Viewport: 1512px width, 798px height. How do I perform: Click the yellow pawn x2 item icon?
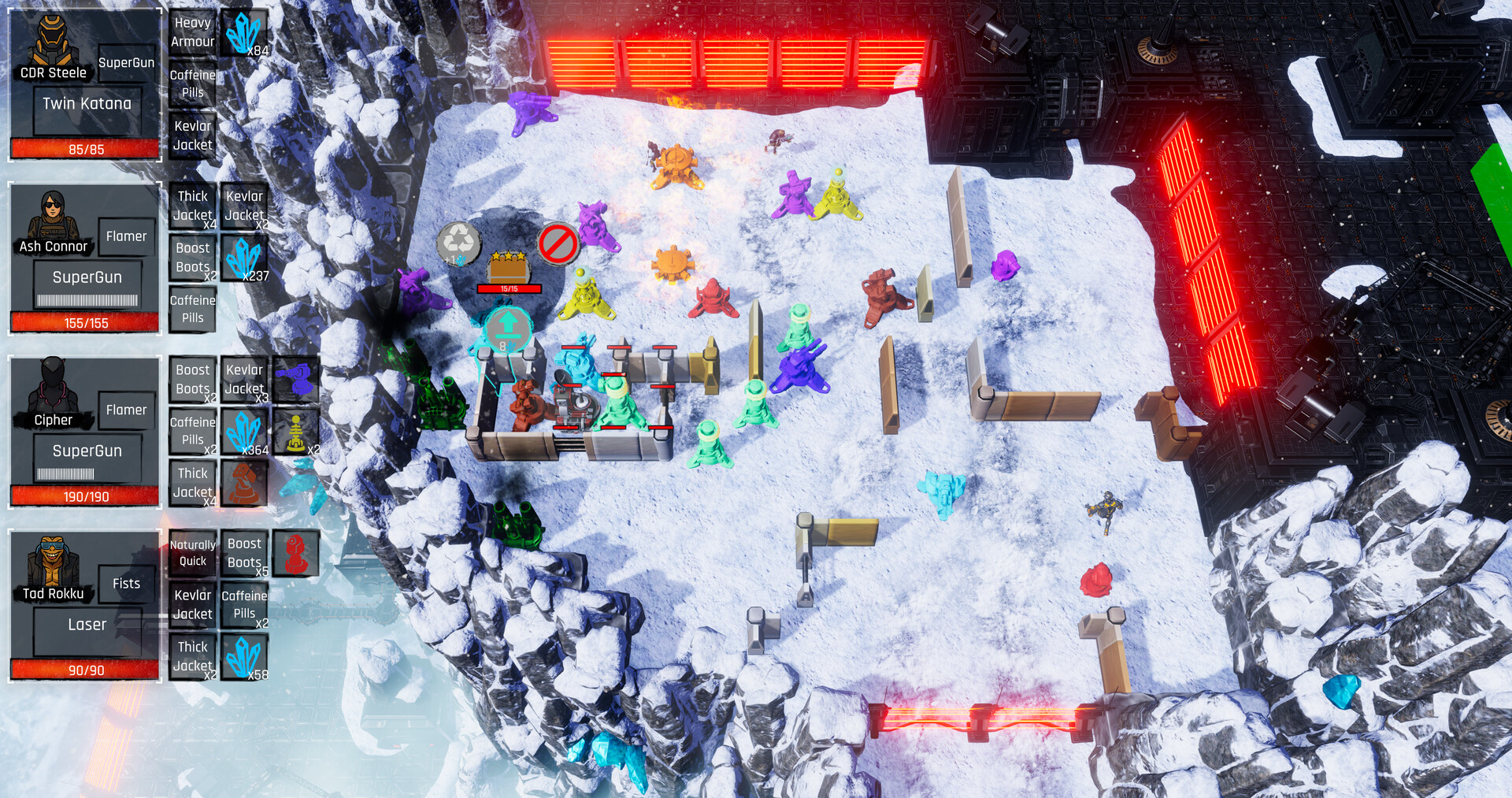click(x=296, y=430)
